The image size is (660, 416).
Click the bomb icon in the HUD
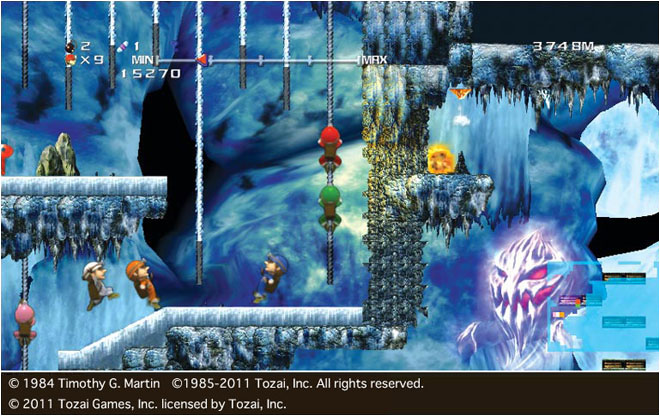coord(69,46)
